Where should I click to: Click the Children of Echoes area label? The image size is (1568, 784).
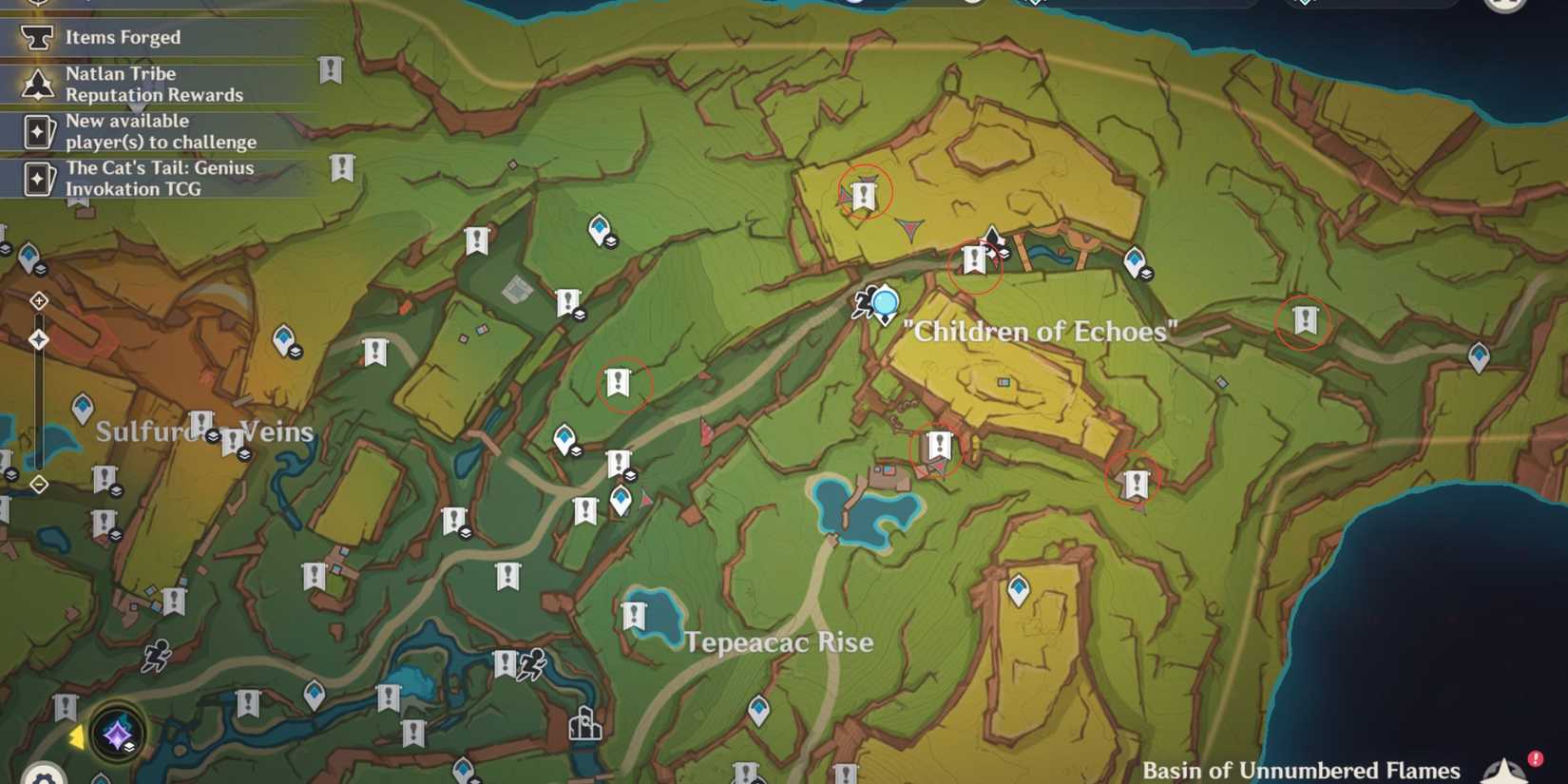[1041, 331]
